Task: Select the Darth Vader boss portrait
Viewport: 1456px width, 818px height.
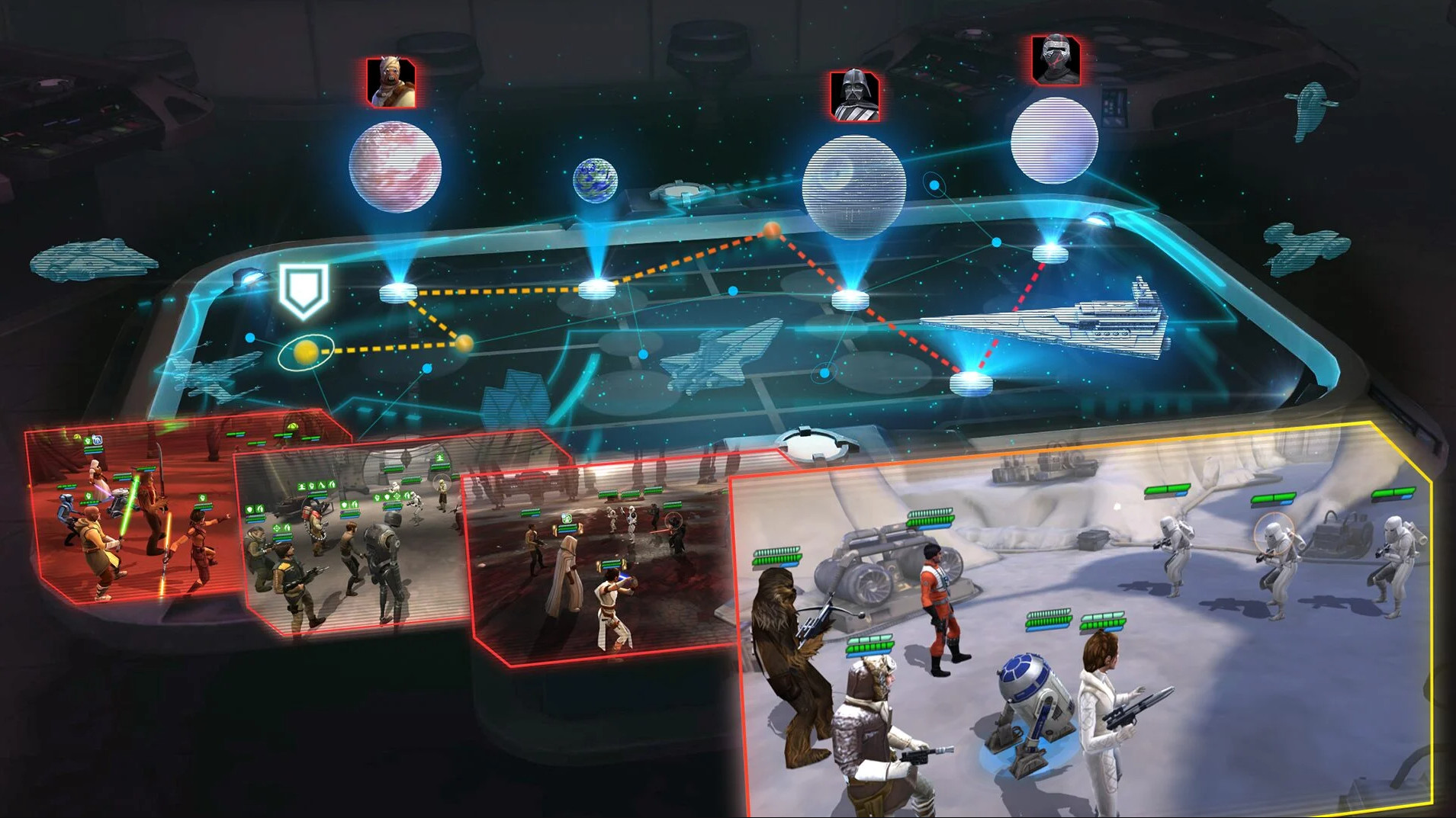Action: click(854, 95)
